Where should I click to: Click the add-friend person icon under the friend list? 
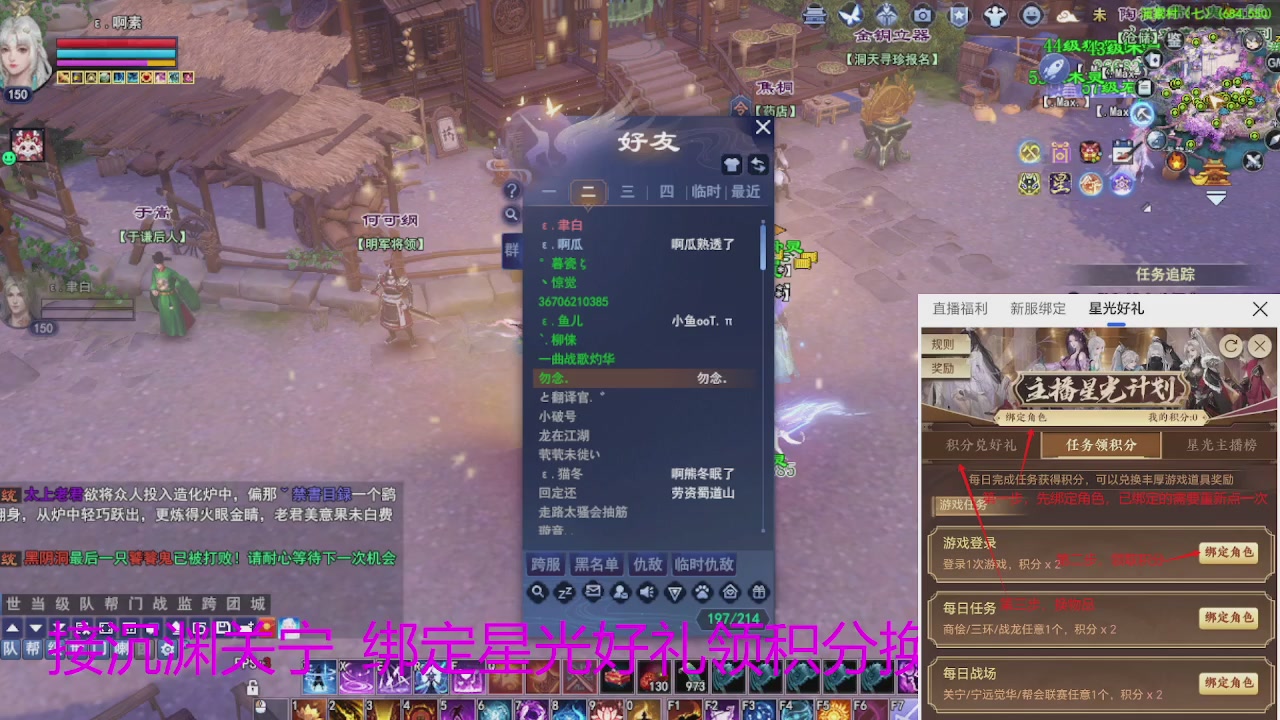(618, 592)
